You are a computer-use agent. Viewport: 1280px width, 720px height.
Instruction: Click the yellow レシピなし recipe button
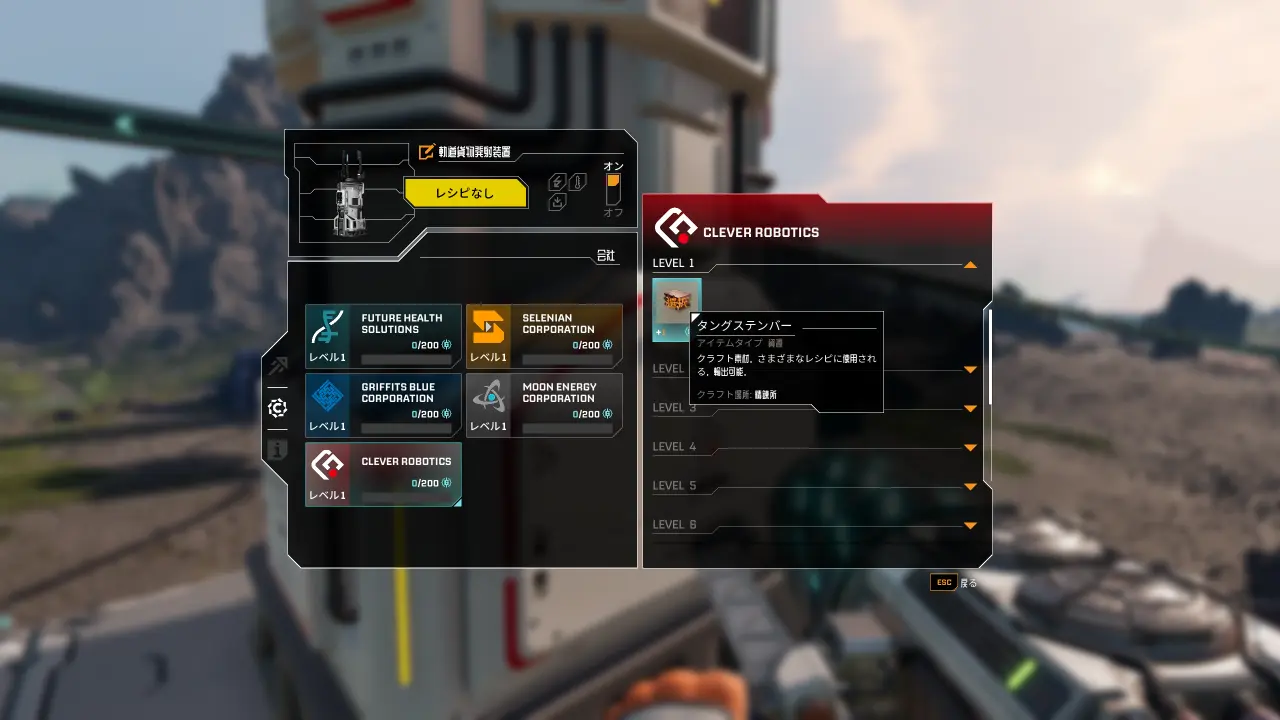(465, 193)
